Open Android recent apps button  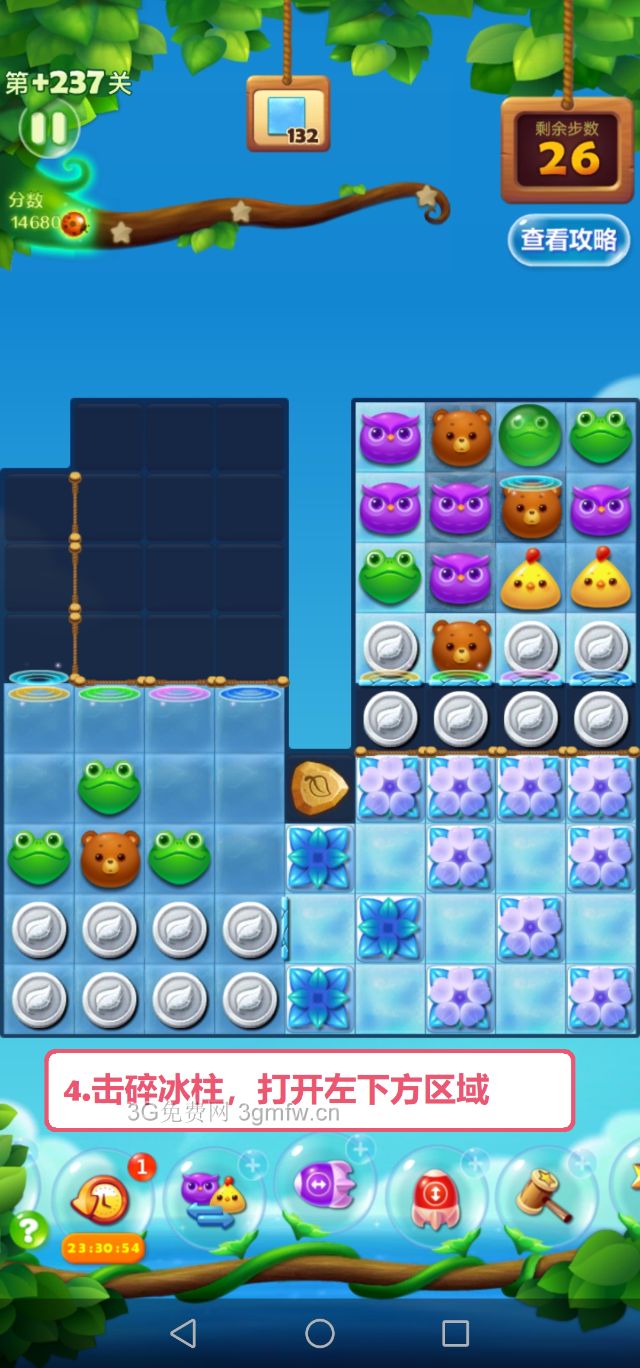click(456, 1332)
